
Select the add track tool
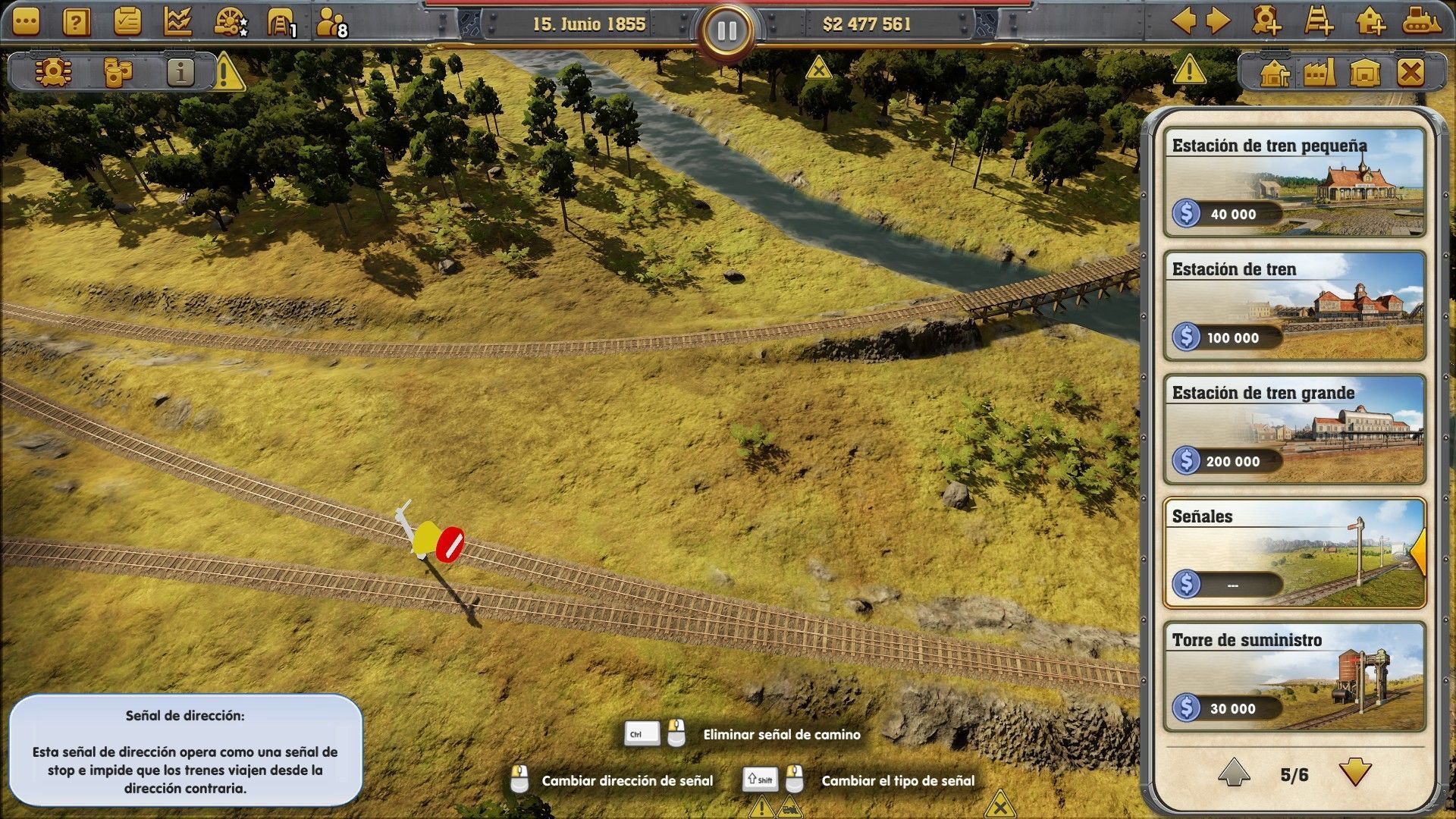1319,21
